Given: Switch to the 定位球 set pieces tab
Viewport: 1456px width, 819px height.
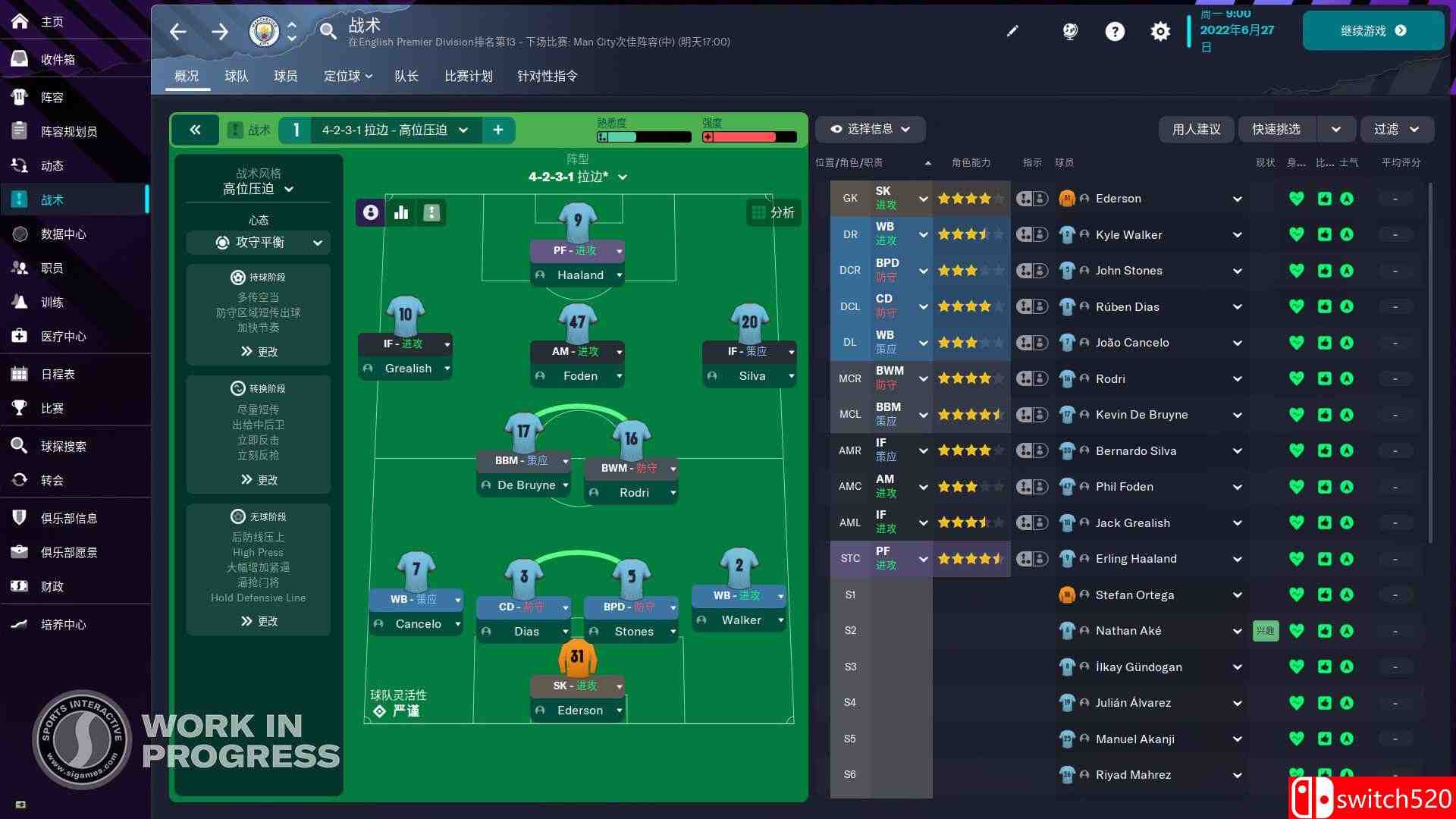Looking at the screenshot, I should [x=343, y=76].
